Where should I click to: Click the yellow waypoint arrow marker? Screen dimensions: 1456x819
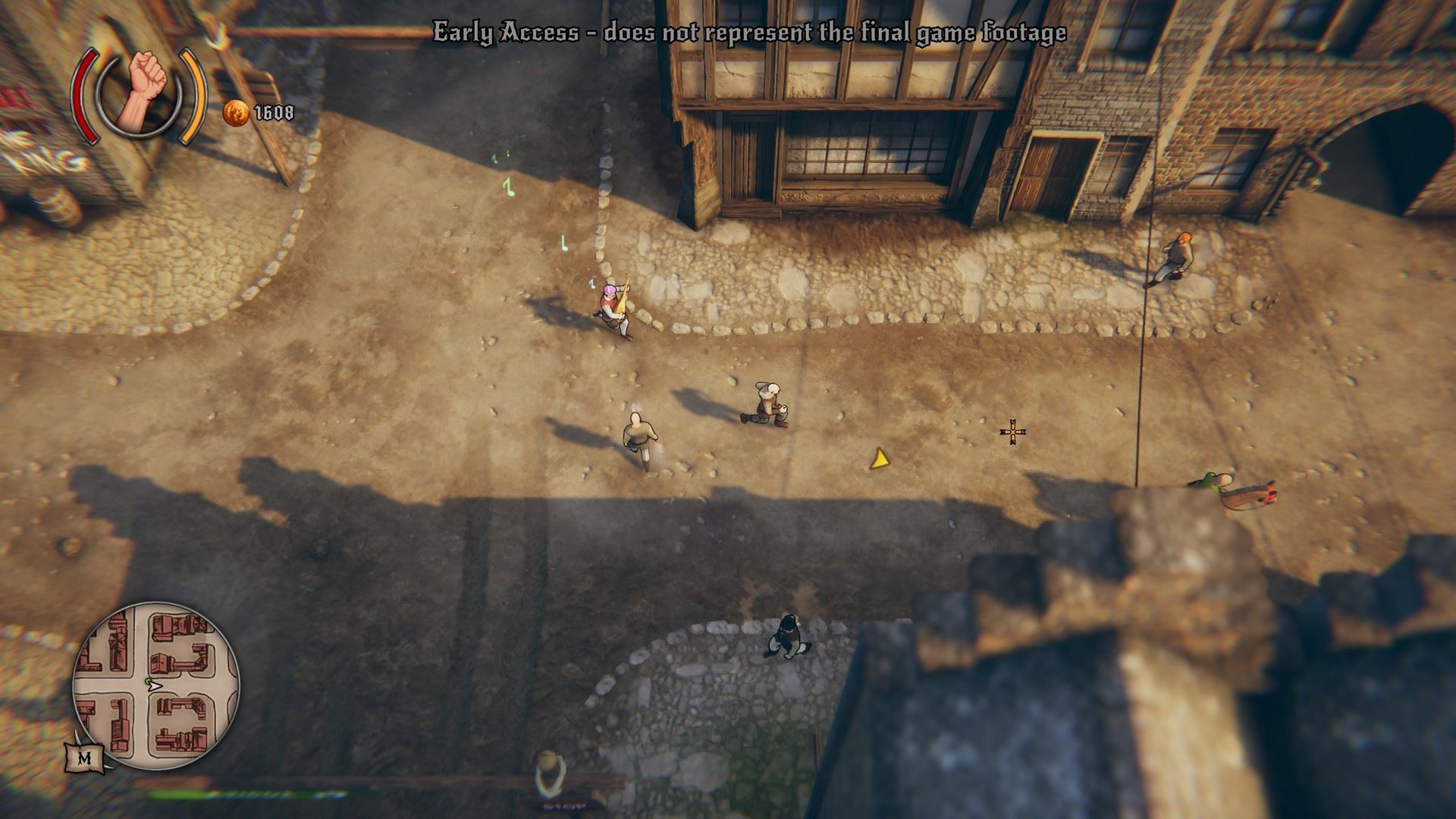pyautogui.click(x=879, y=458)
